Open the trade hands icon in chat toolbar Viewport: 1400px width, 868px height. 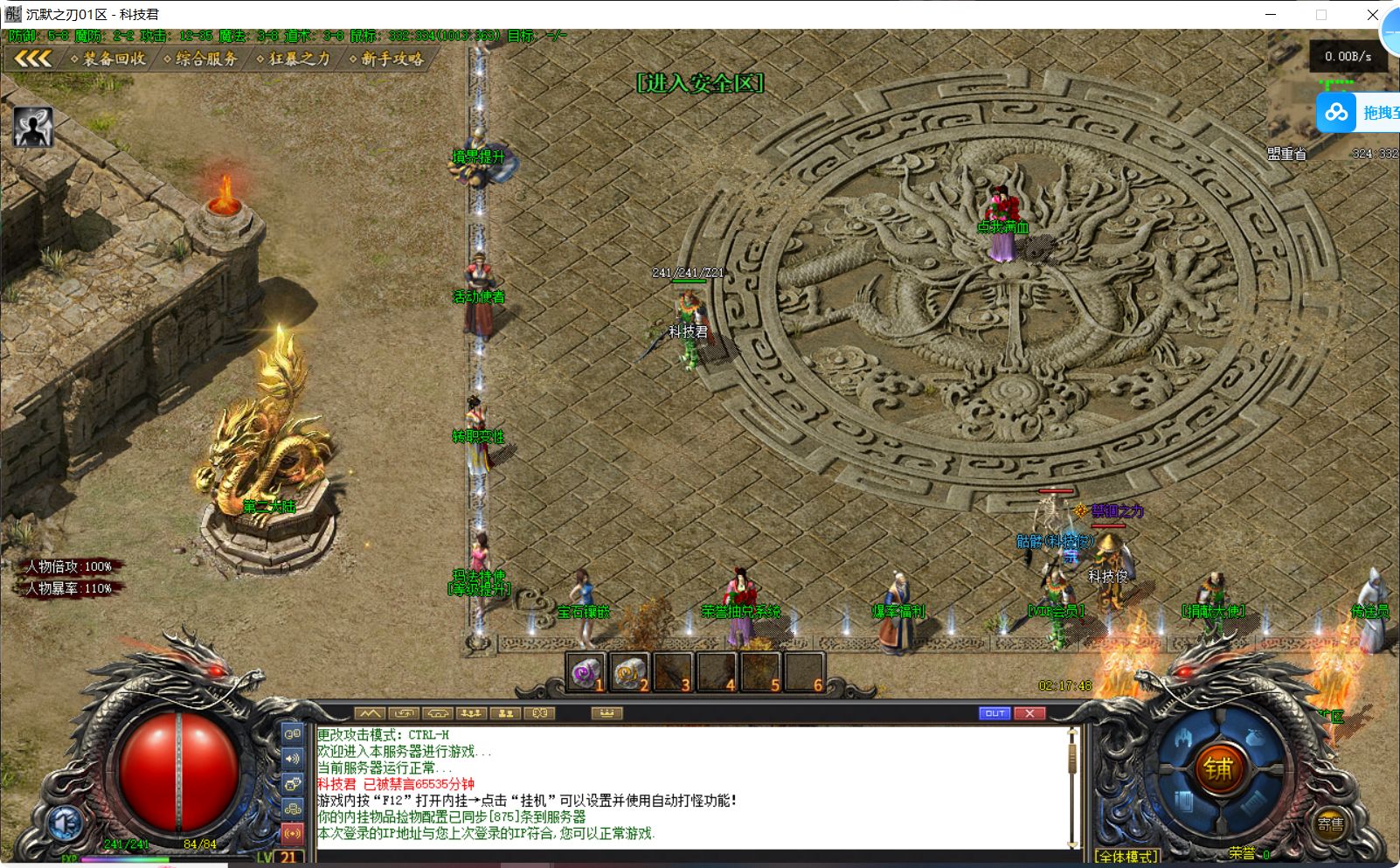tap(437, 712)
